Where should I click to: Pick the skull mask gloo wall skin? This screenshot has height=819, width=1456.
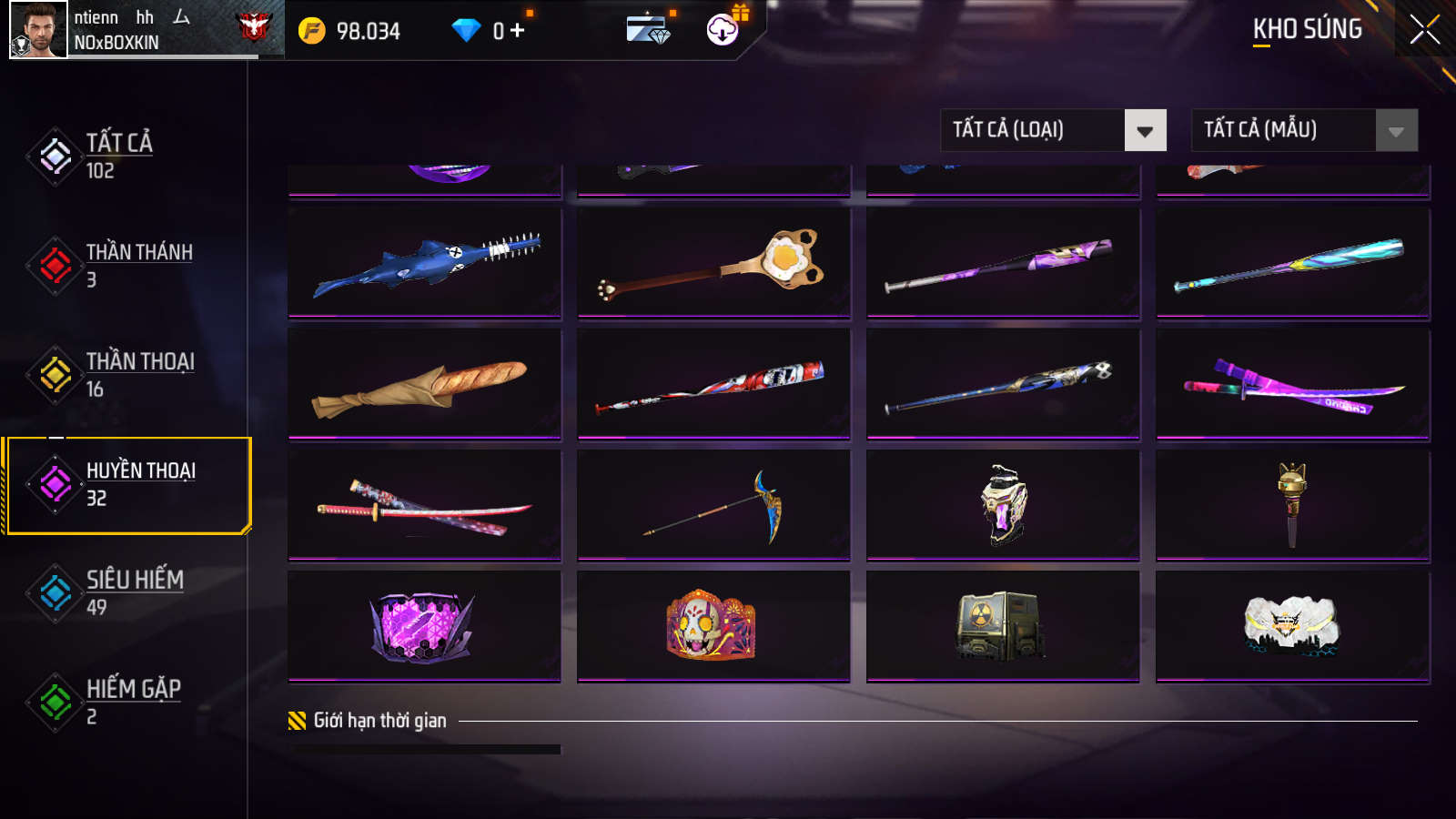(713, 626)
